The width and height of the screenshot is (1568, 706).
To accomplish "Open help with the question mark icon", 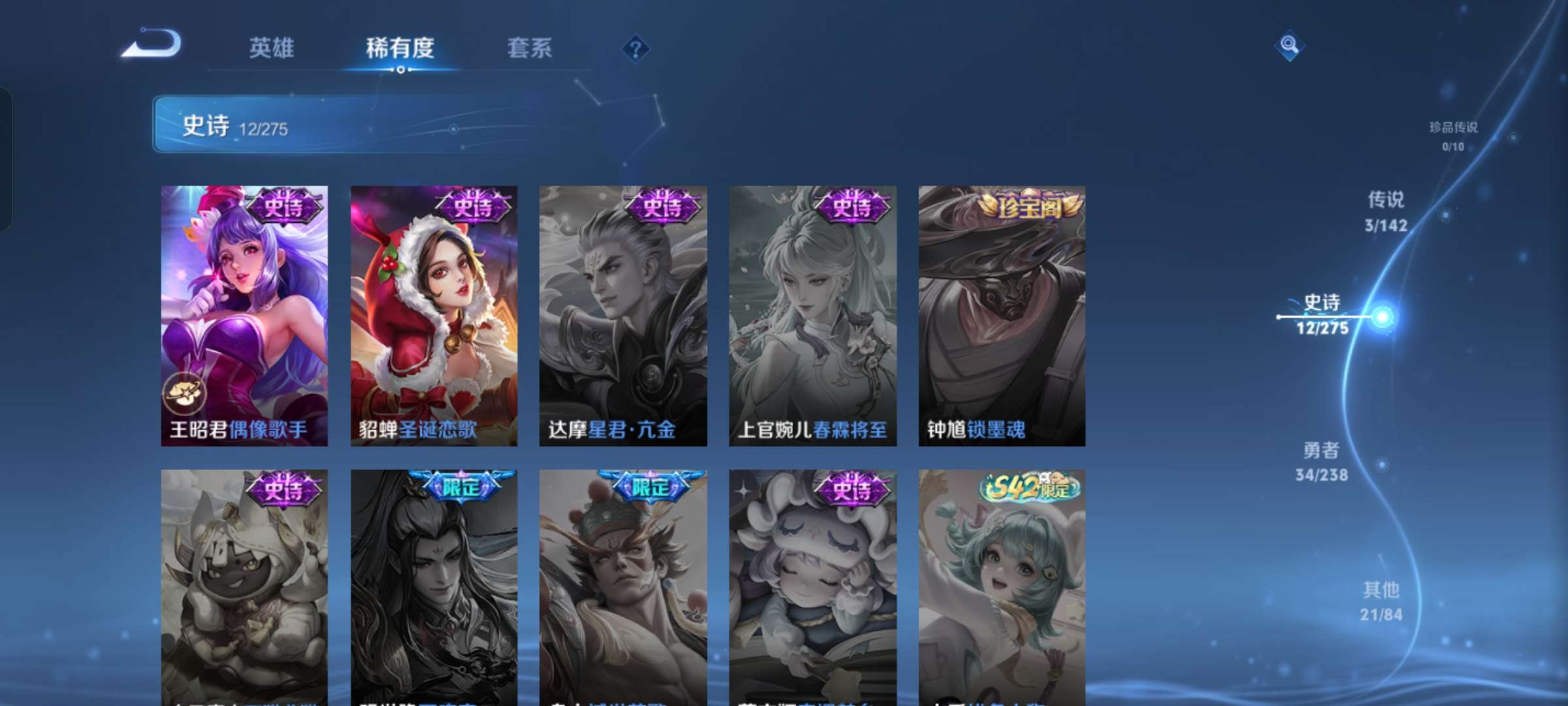I will point(636,49).
